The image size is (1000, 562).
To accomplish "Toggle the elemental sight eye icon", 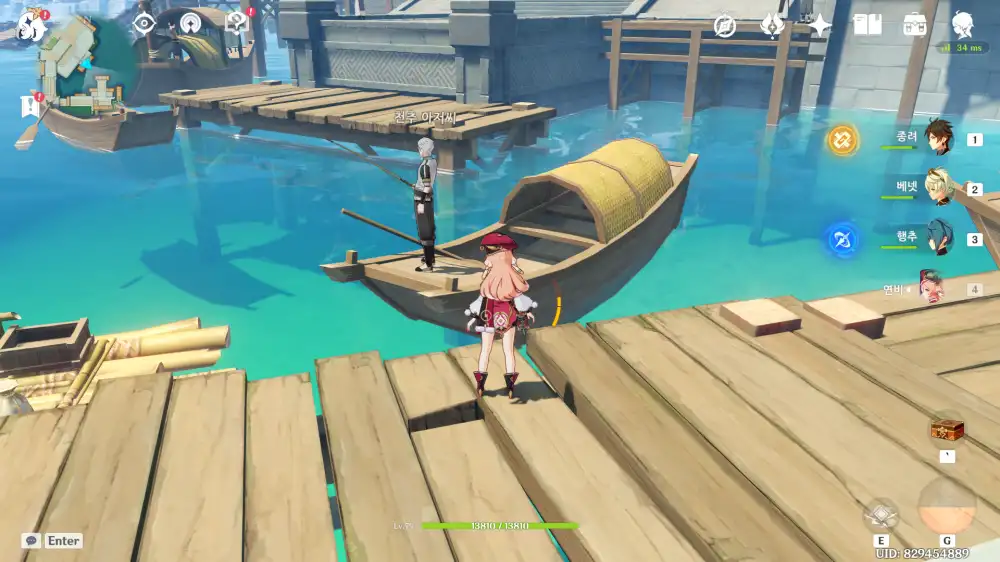I will (144, 23).
